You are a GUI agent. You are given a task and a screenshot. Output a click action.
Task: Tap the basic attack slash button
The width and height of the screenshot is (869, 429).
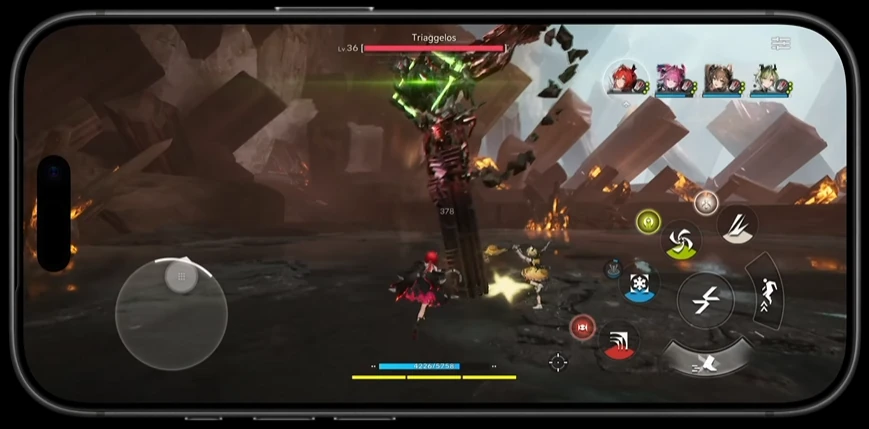(705, 299)
